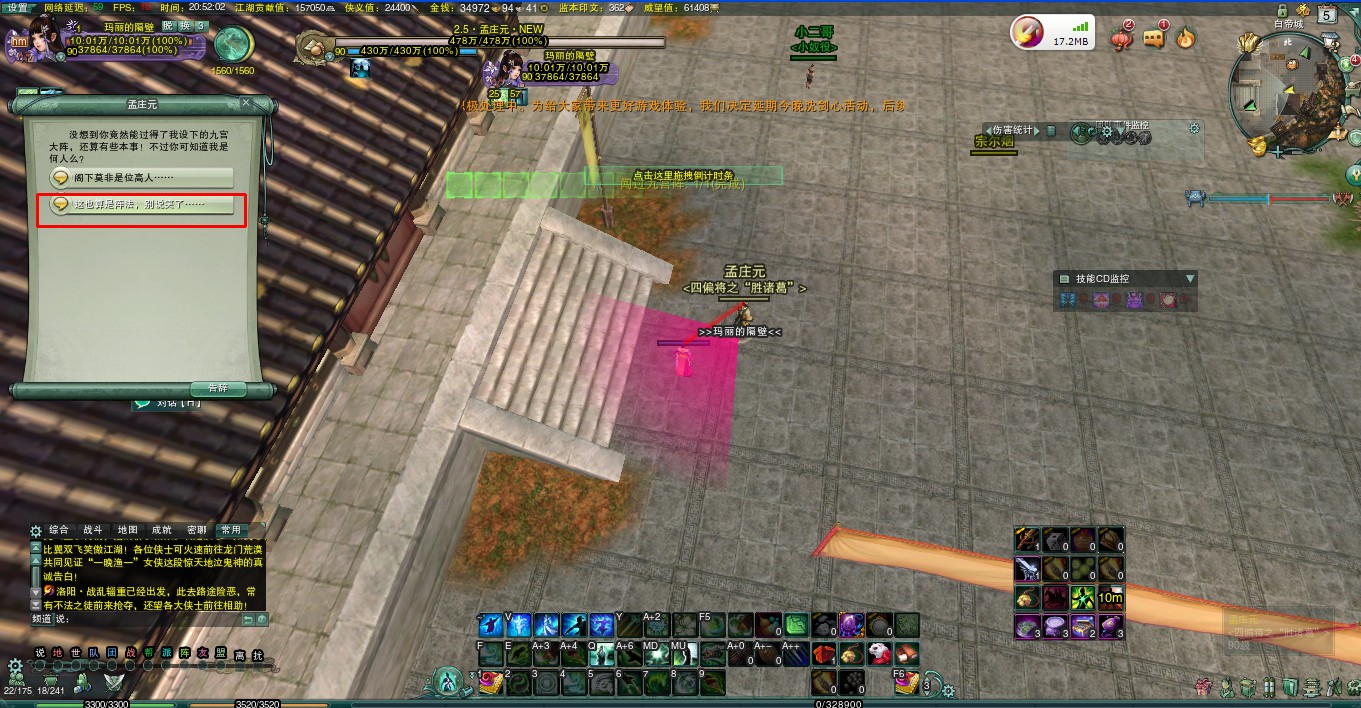Image resolution: width=1361 pixels, height=708 pixels.
Task: Open the orange chat bubble notification icon
Action: tap(1154, 39)
